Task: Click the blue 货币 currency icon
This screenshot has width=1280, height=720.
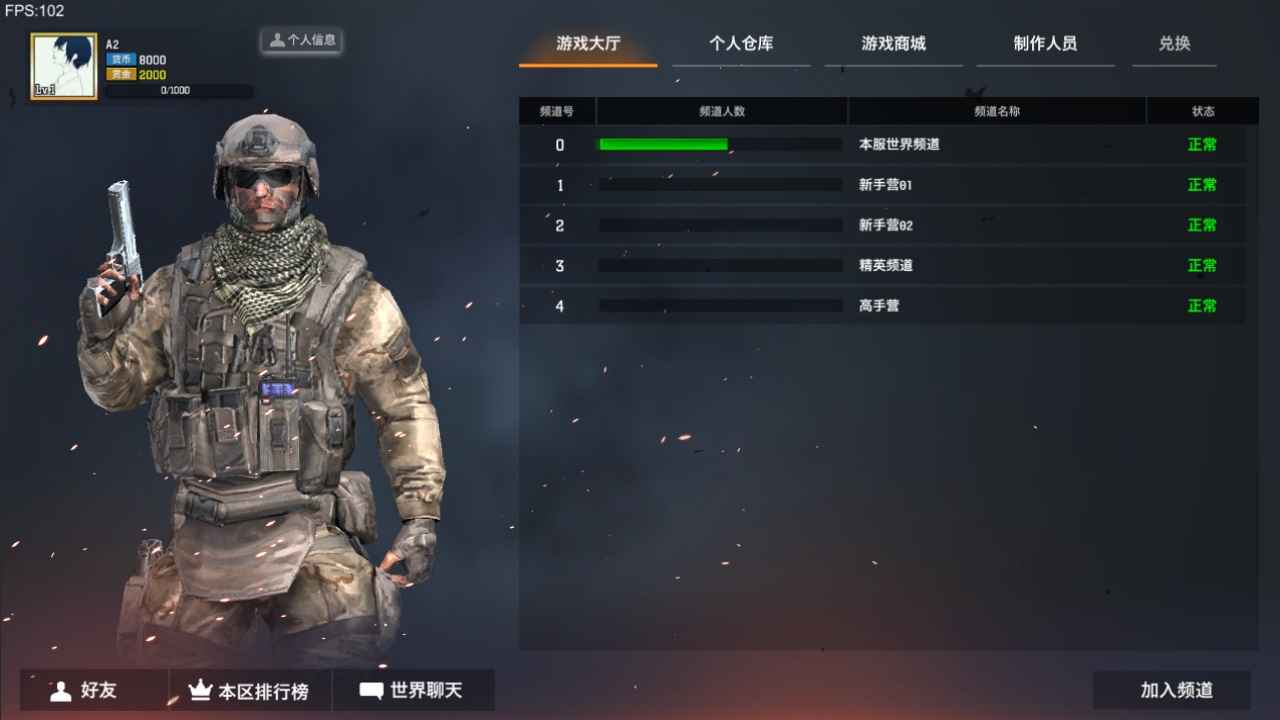Action: tap(119, 59)
